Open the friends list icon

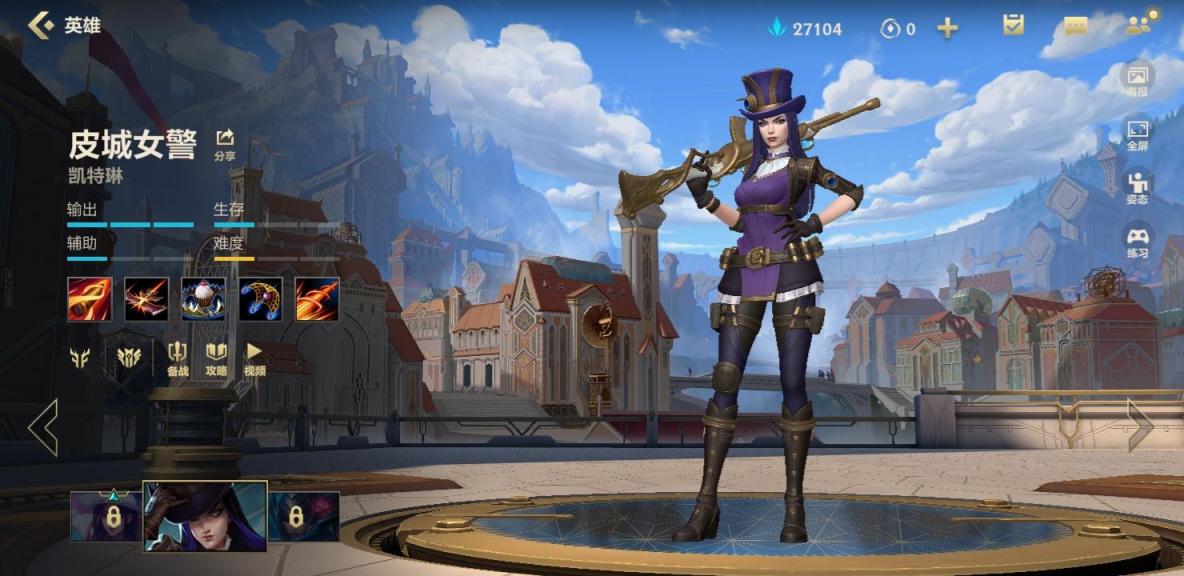1137,25
